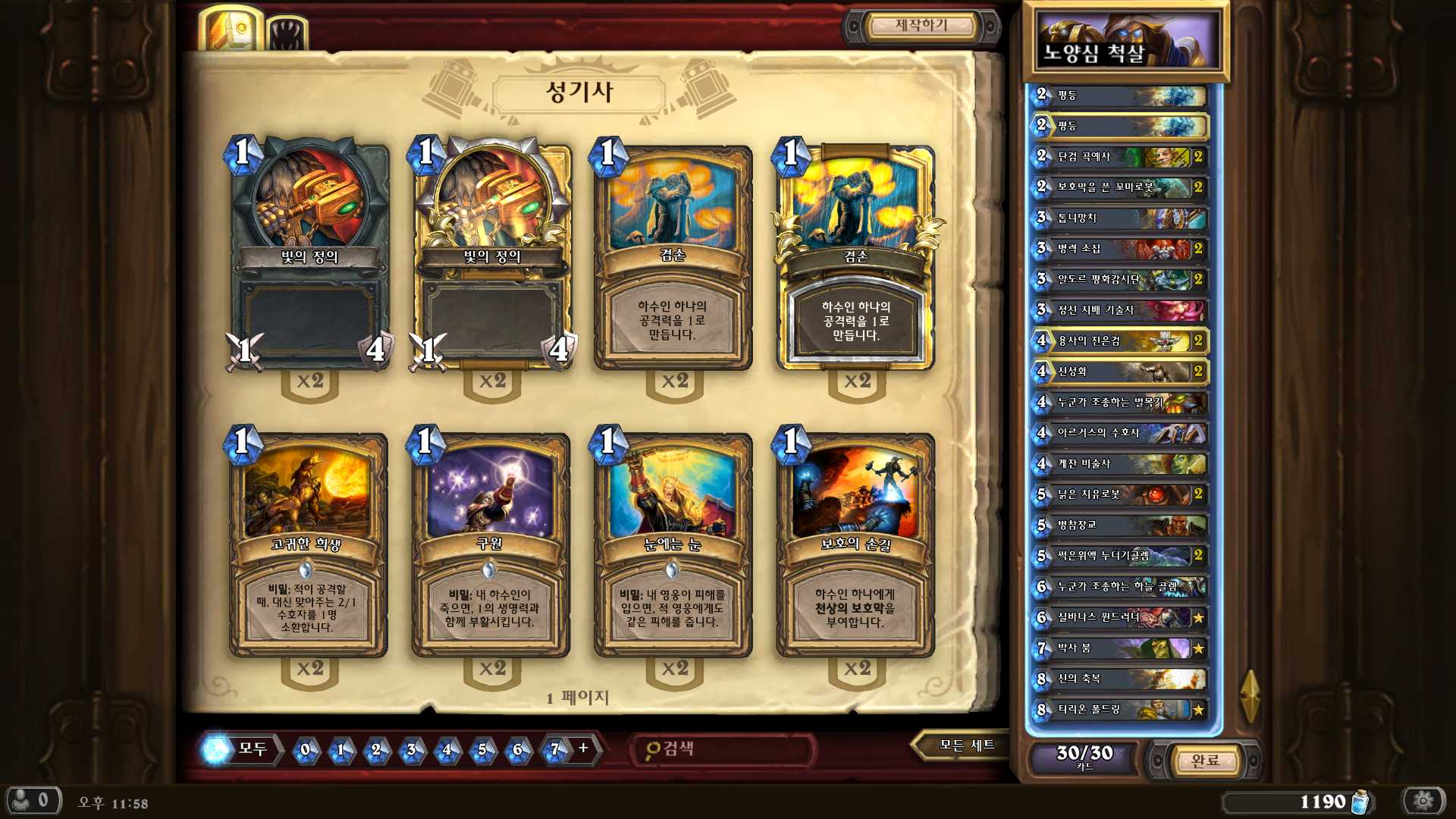Select the golden 겸손 card

855,256
